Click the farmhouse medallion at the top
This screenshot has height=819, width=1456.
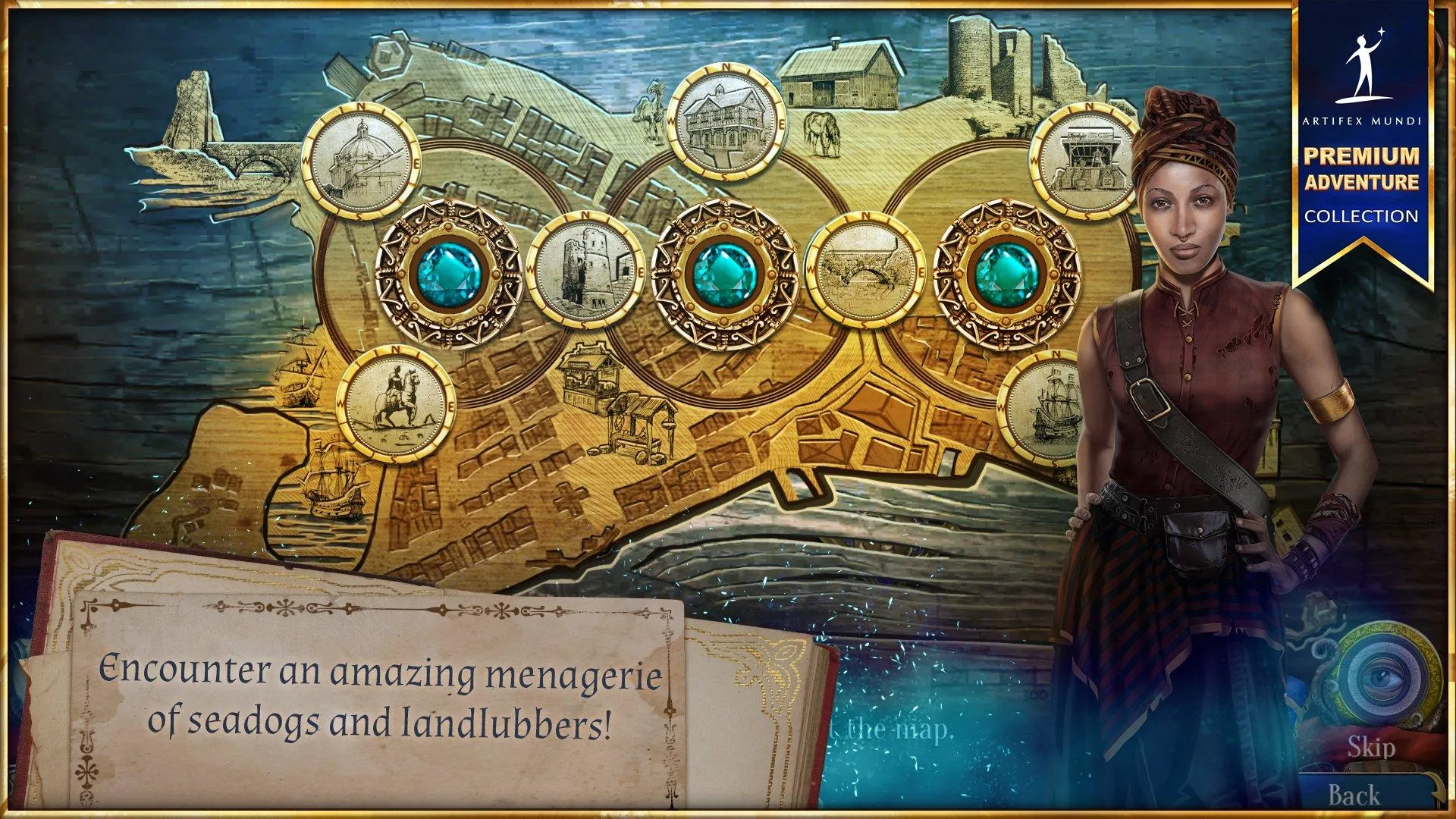click(x=722, y=121)
